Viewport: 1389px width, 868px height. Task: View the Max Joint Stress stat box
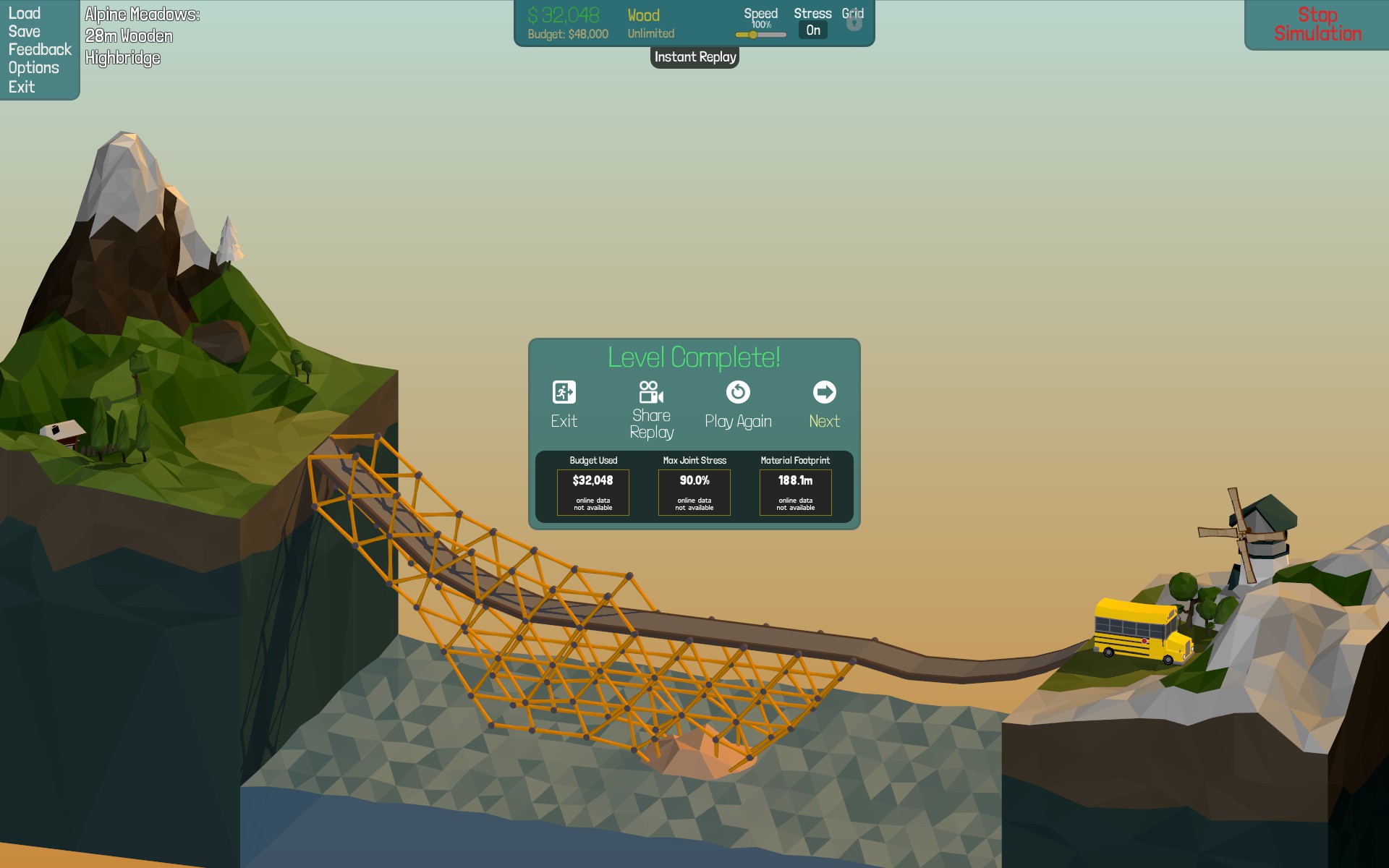694,492
